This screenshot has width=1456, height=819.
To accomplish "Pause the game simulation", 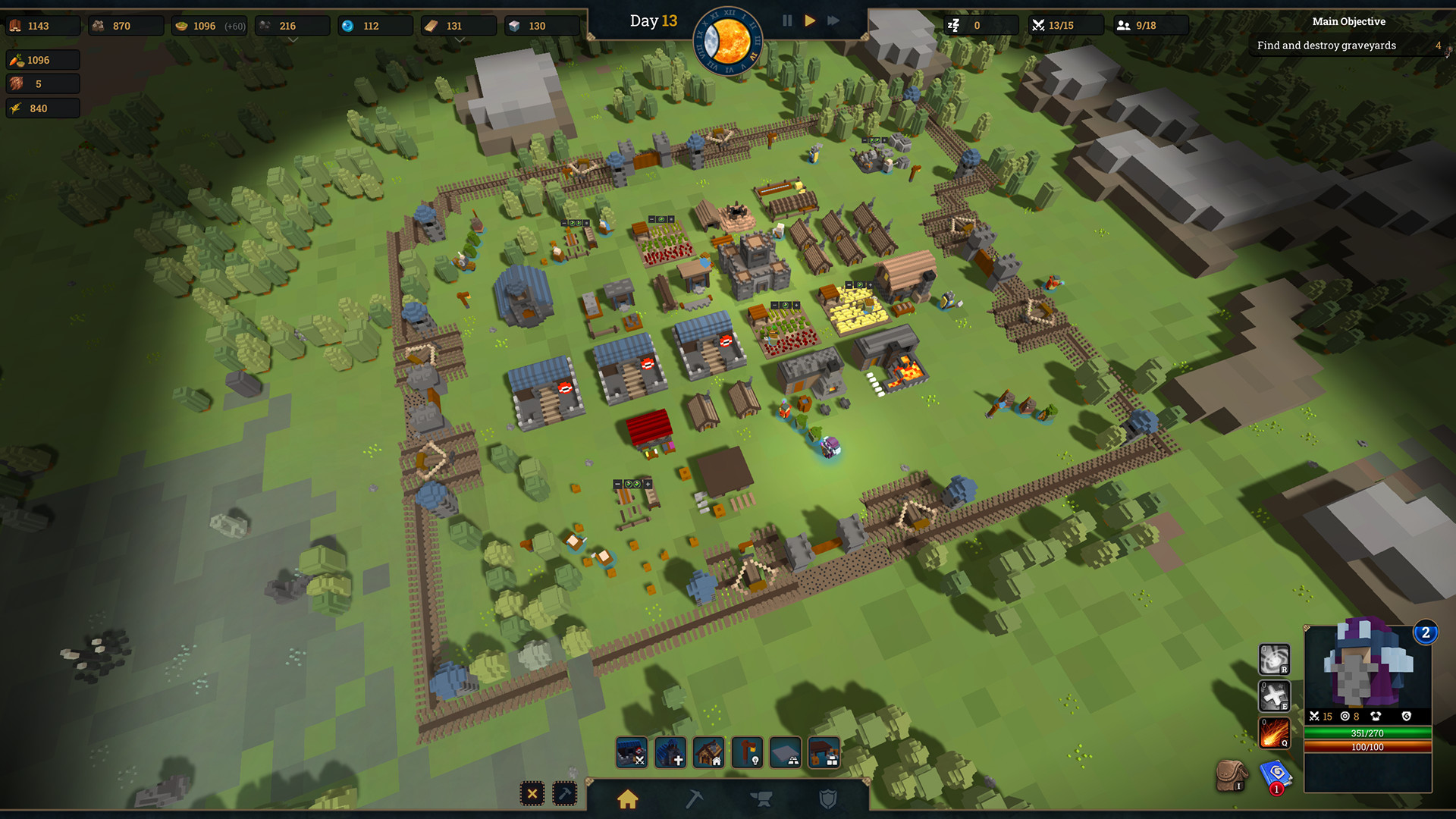I will pos(787,20).
